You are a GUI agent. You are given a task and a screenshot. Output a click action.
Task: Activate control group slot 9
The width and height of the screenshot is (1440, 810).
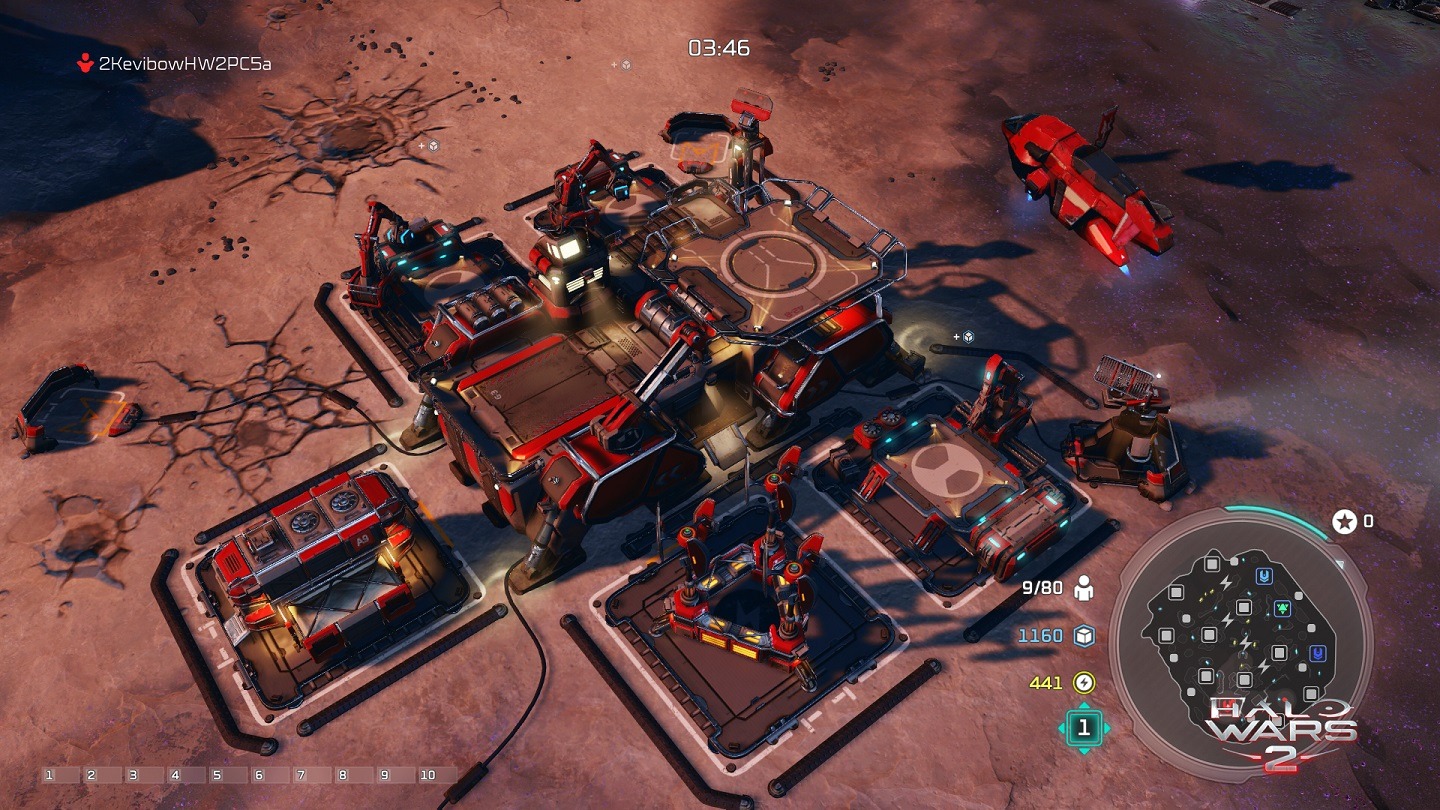384,775
